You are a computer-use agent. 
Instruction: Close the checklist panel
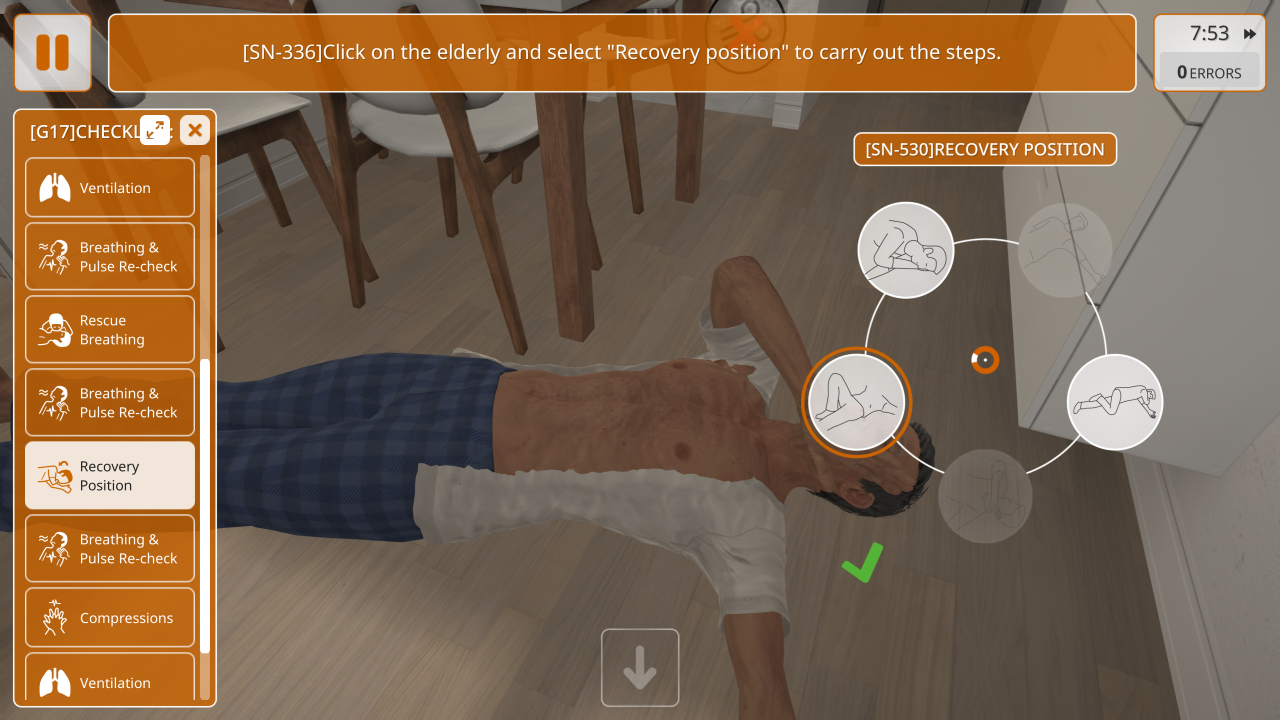pos(195,130)
